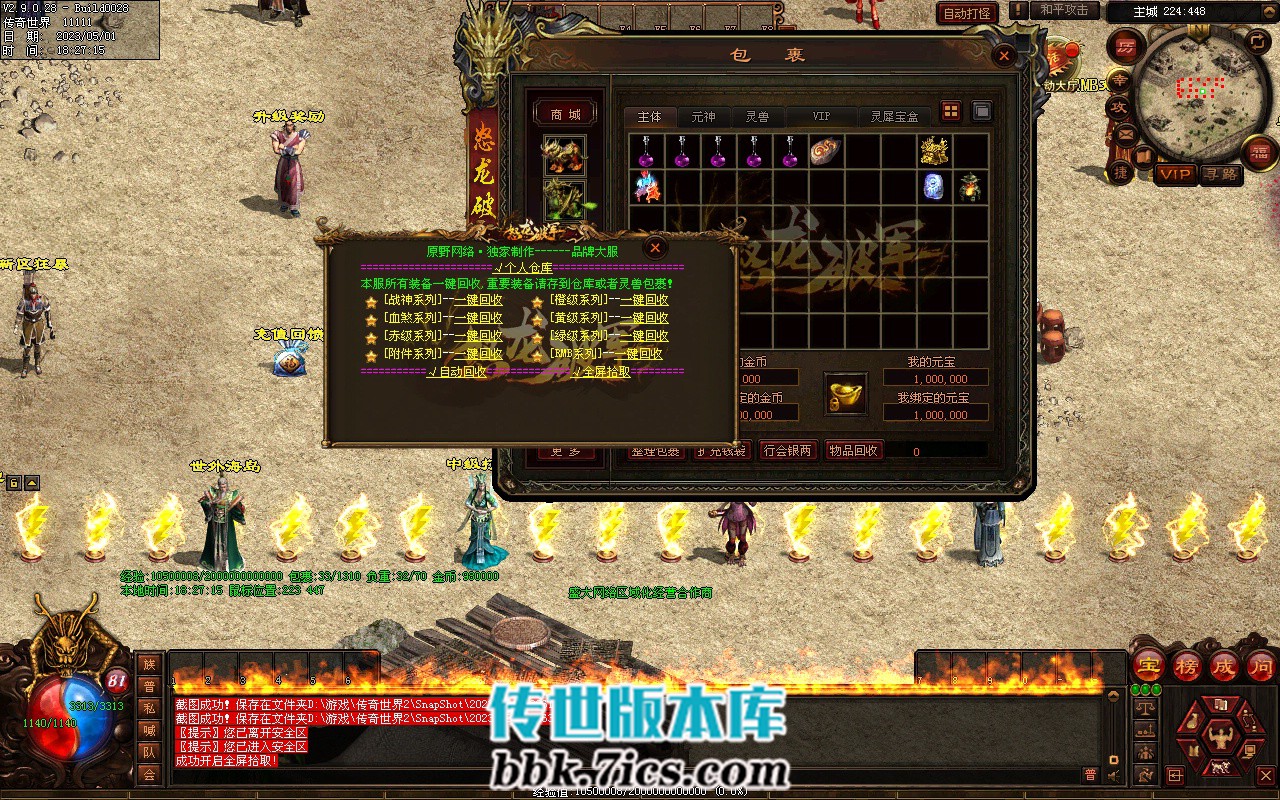Open the VIP bag tab

pos(821,117)
